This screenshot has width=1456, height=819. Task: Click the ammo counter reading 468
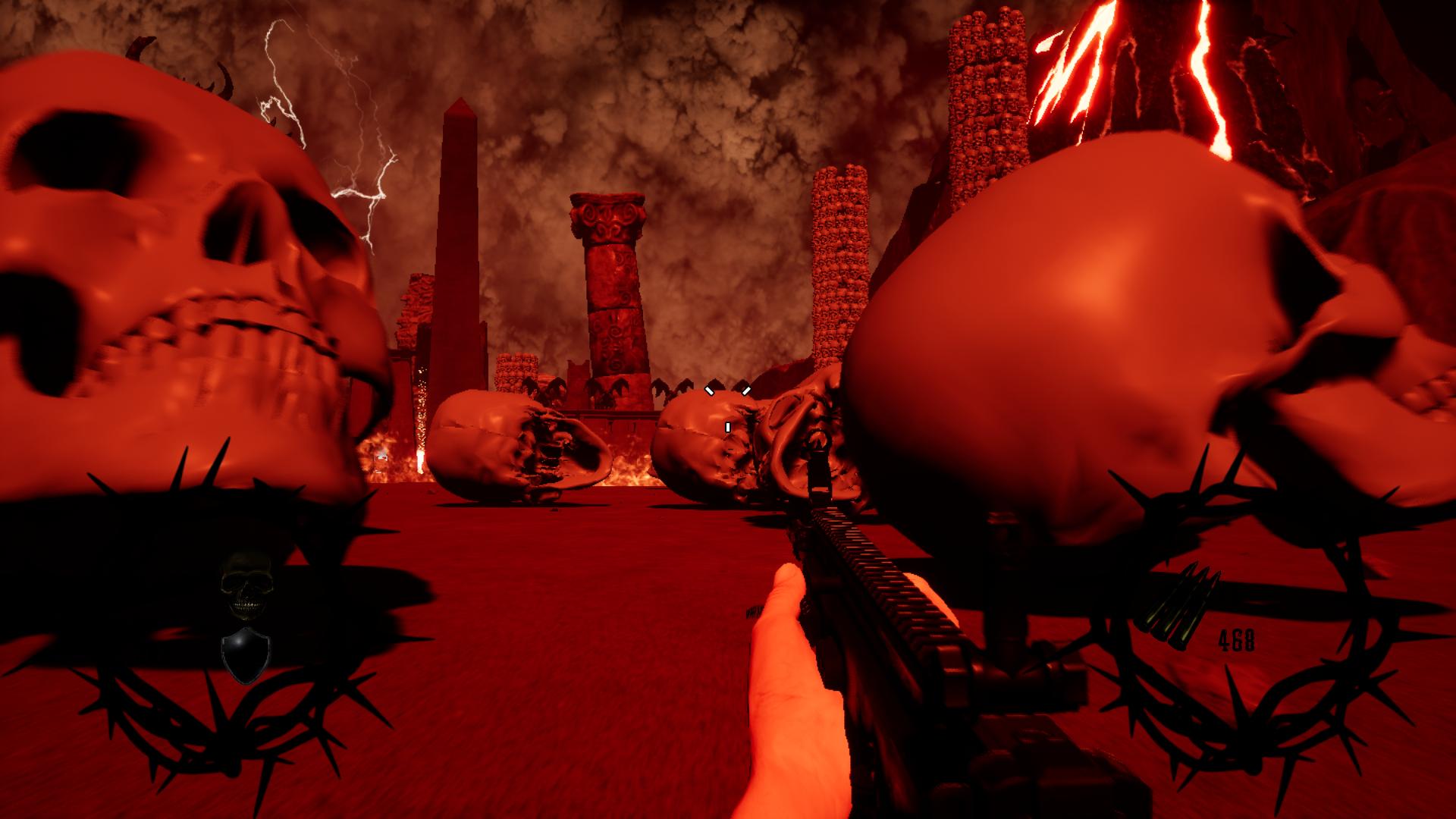[x=1237, y=639]
